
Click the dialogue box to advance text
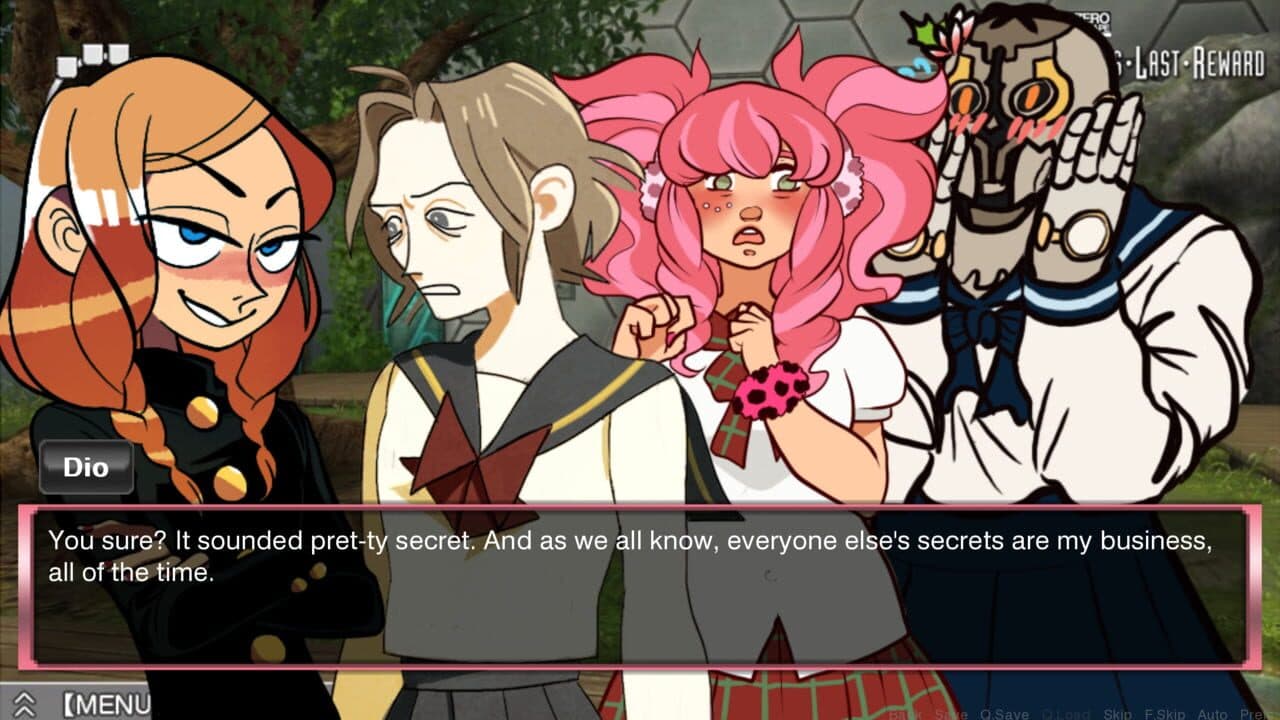(x=640, y=580)
